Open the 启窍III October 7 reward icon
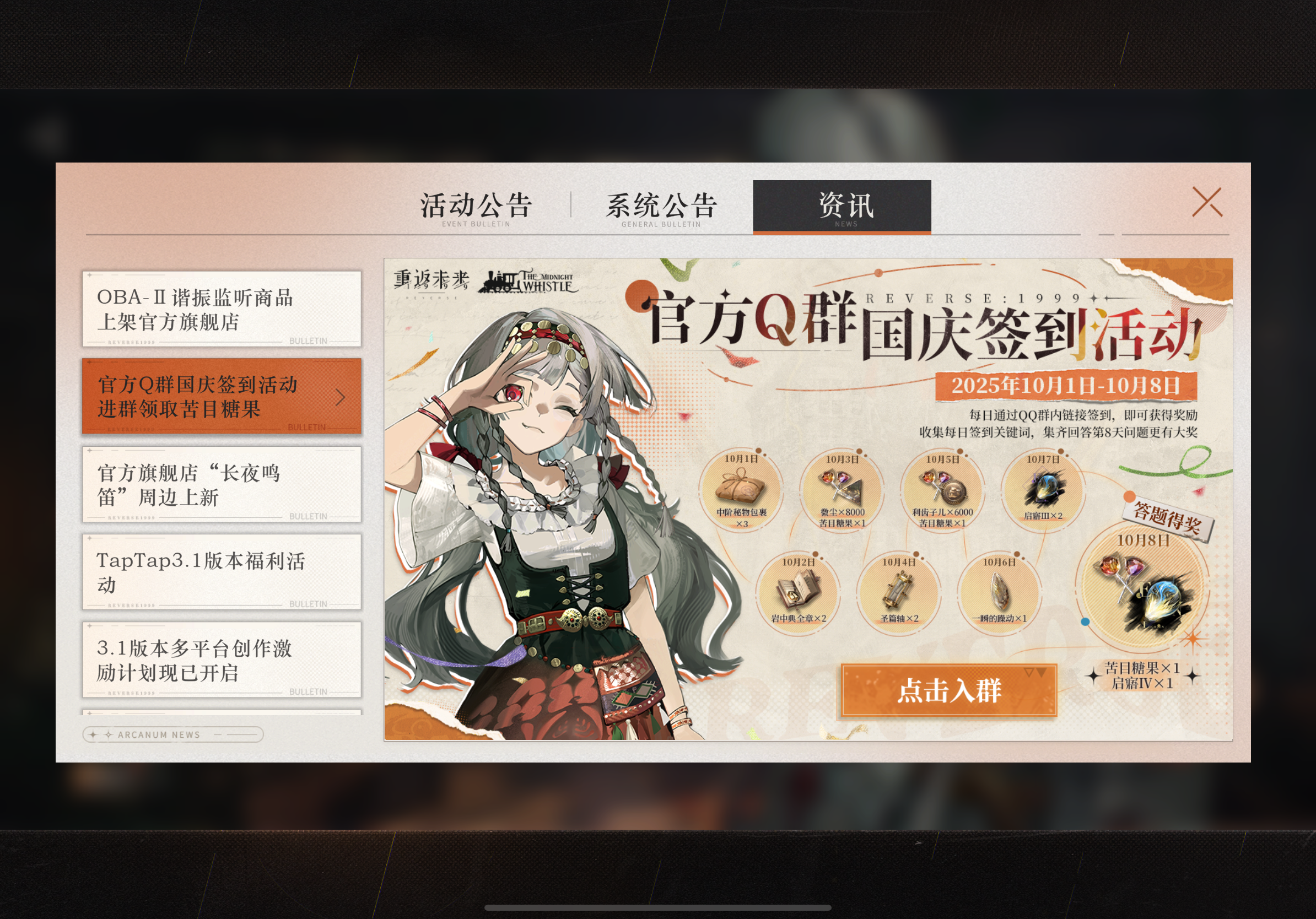Viewport: 1316px width, 919px height. pyautogui.click(x=1045, y=487)
